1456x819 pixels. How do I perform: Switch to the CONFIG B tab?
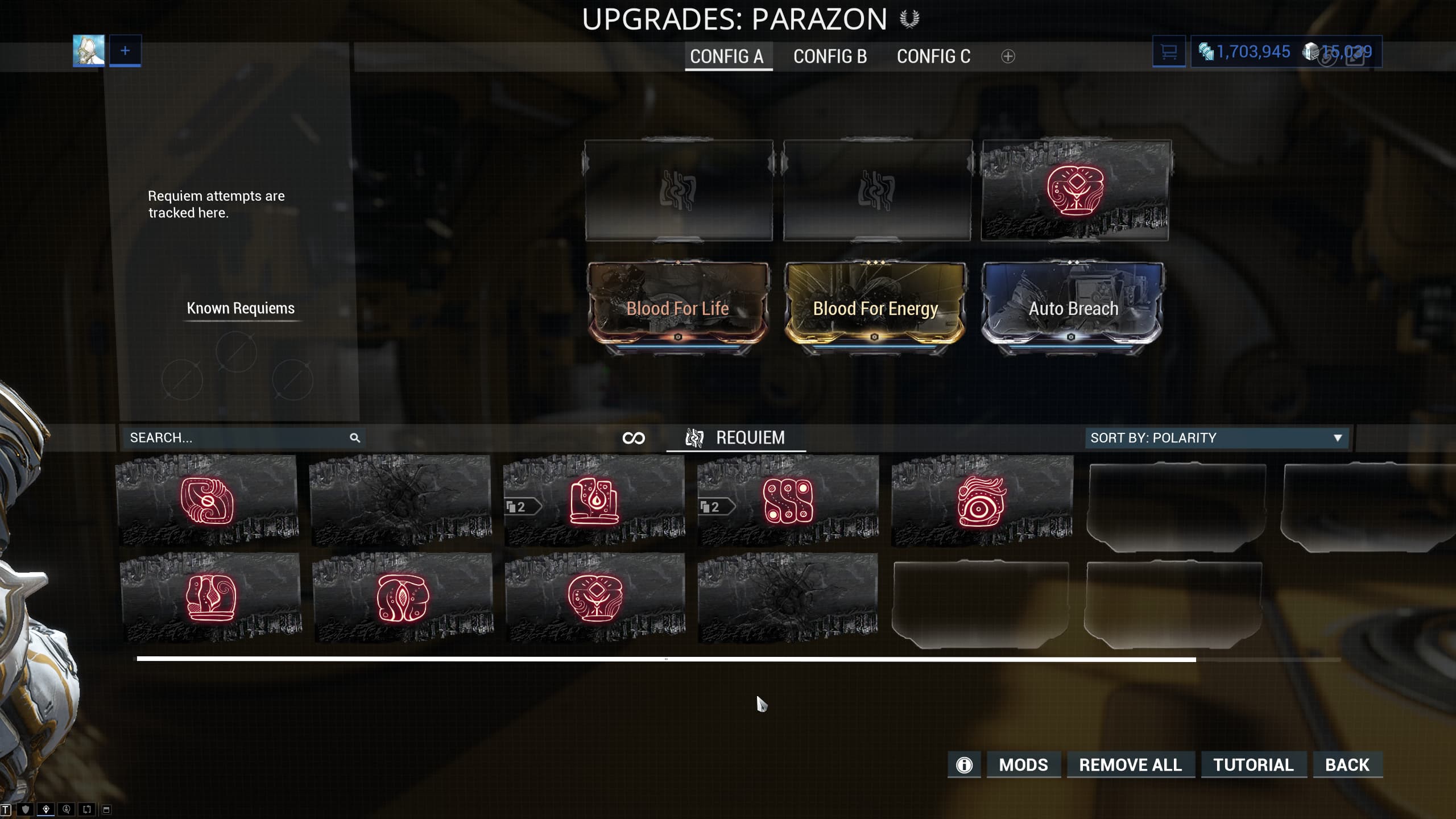coord(830,56)
